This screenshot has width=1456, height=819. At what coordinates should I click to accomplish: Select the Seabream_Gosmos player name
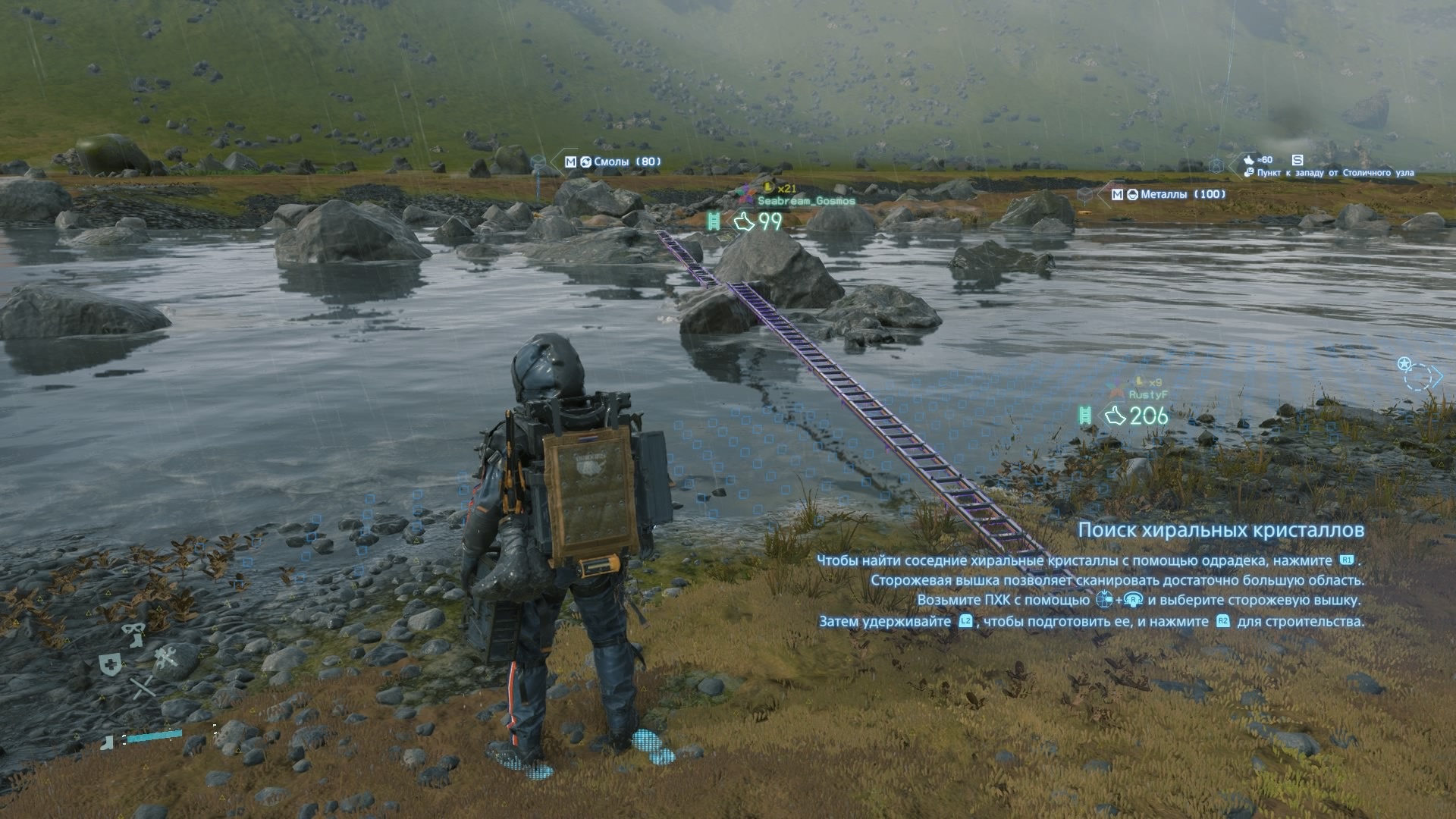(x=807, y=200)
